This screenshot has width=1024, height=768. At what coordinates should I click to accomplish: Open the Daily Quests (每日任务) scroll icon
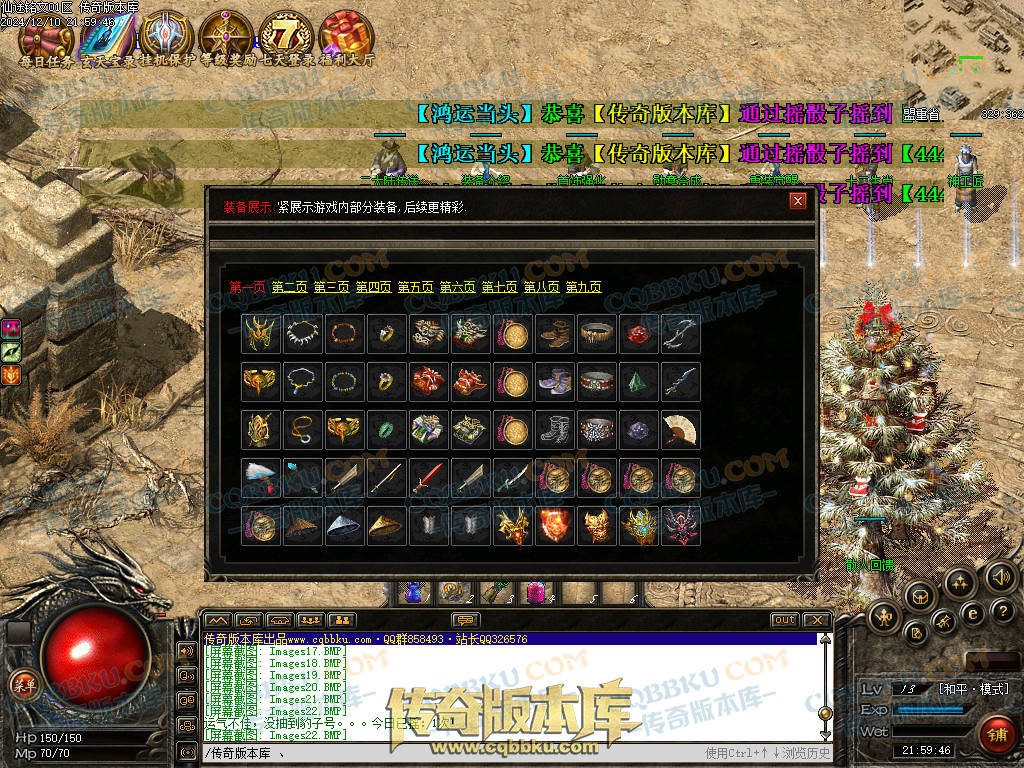46,36
